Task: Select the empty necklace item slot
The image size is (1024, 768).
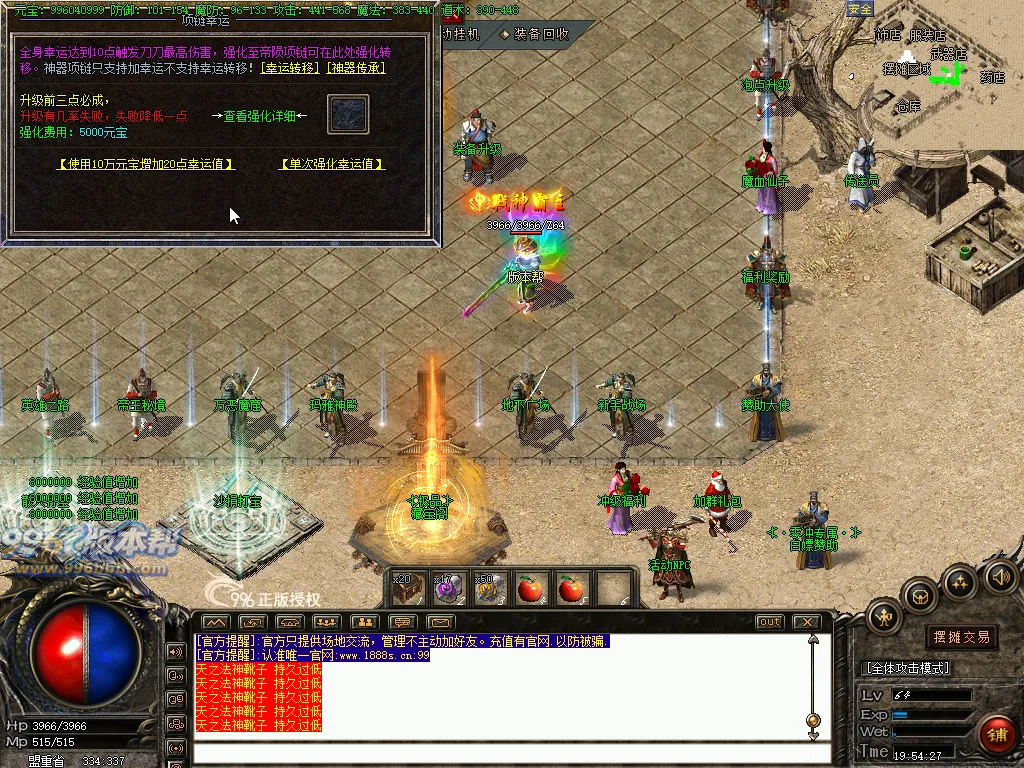Action: tap(348, 115)
